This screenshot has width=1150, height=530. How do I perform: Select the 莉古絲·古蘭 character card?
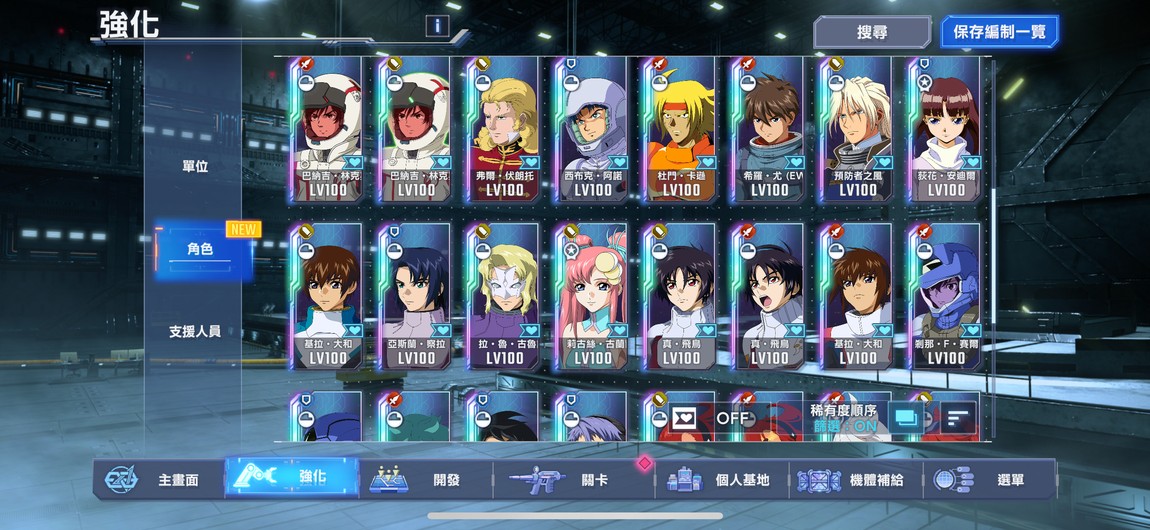click(593, 297)
